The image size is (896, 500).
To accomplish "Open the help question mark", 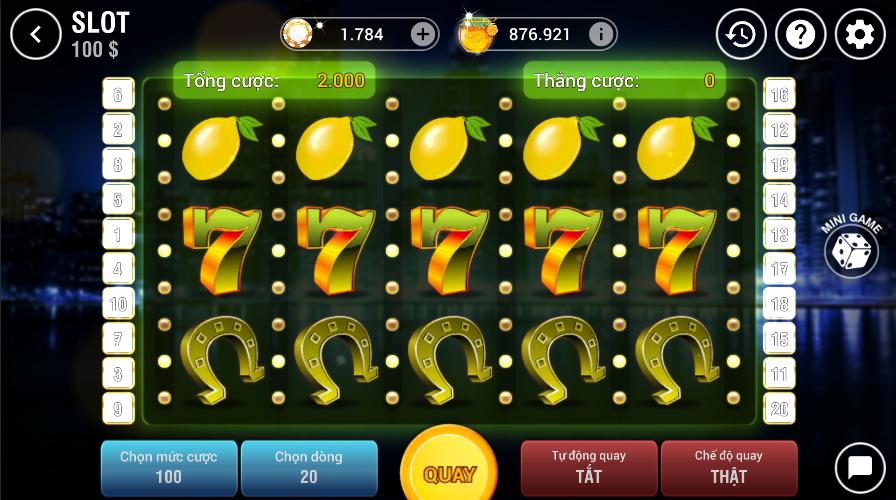I will [x=801, y=35].
